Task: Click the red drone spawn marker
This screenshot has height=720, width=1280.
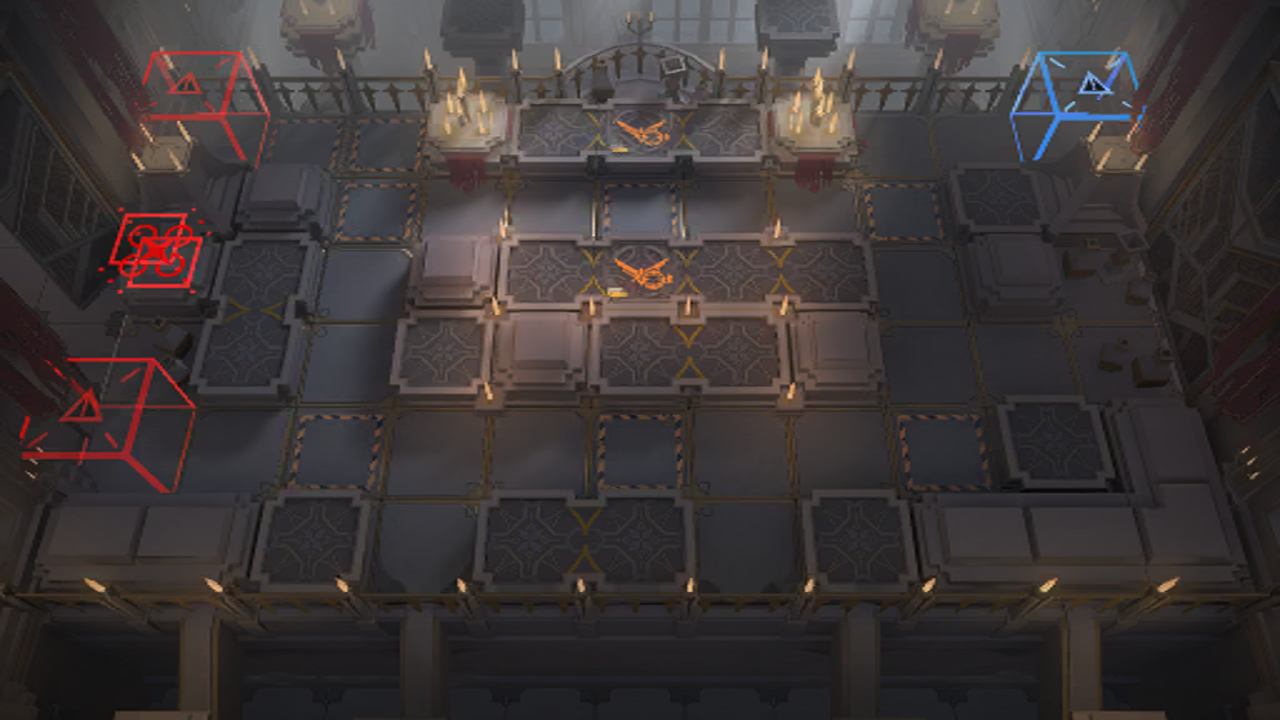Action: tap(155, 249)
